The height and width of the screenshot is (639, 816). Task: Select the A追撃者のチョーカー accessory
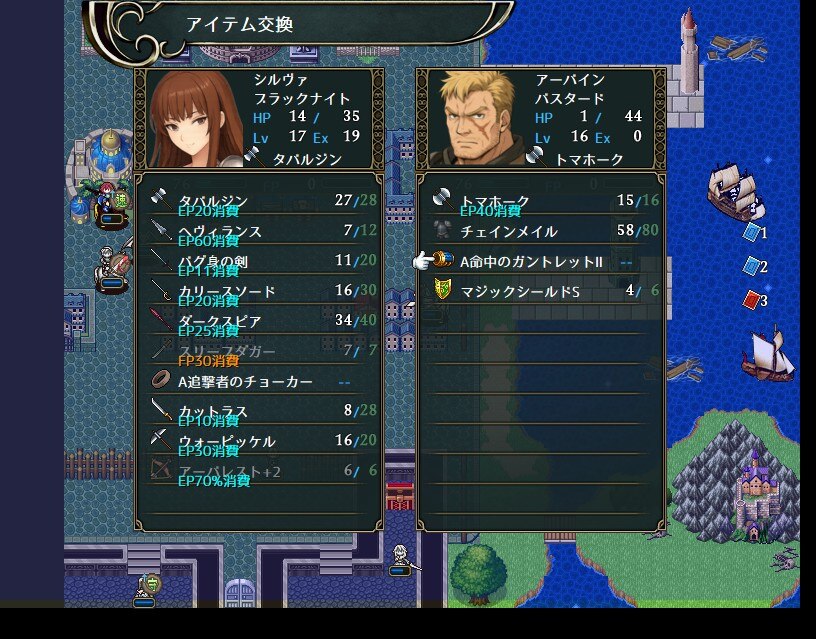click(x=258, y=381)
